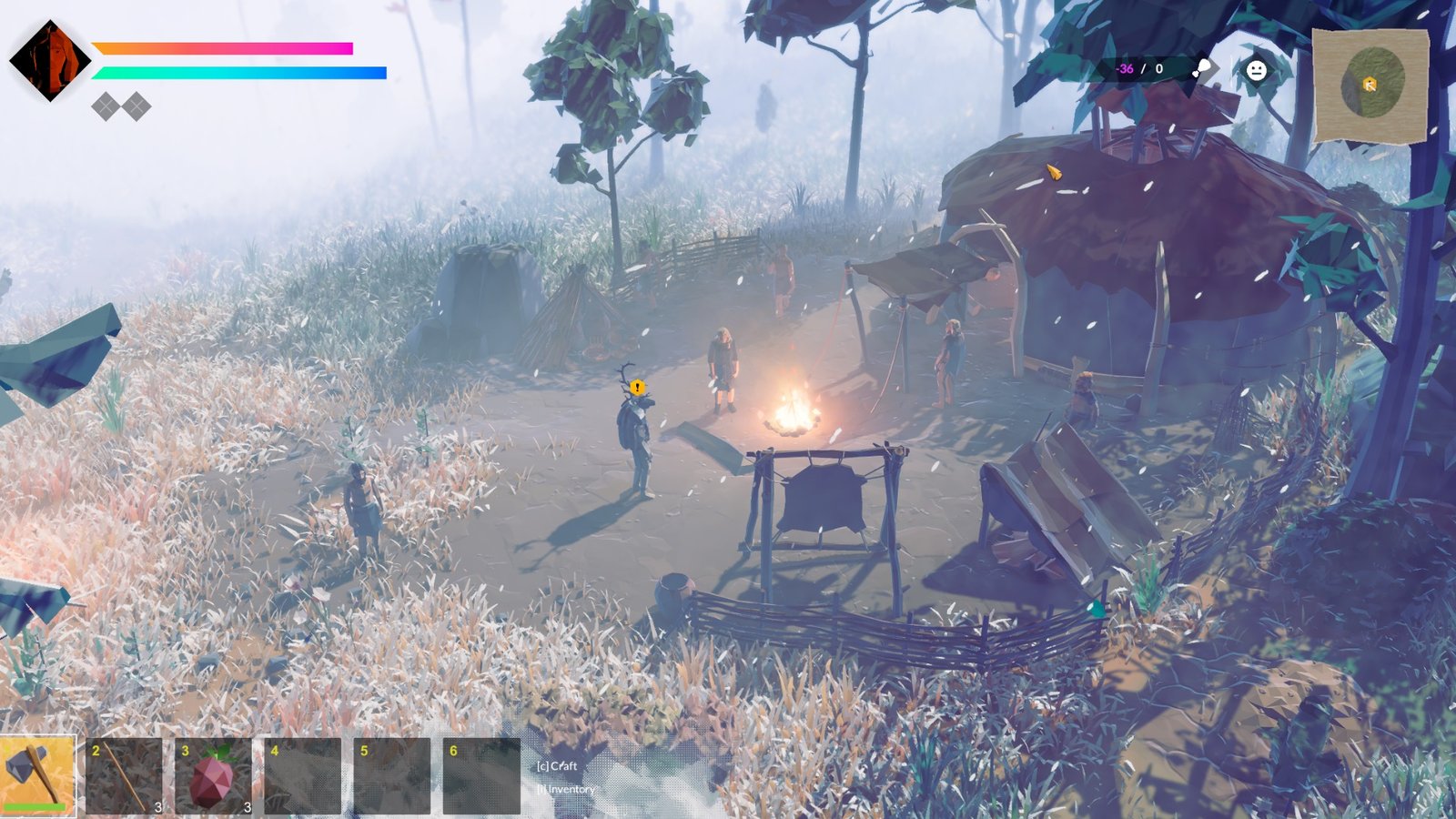The height and width of the screenshot is (819, 1456).
Task: Select empty hotbar slot 5
Action: 389,778
